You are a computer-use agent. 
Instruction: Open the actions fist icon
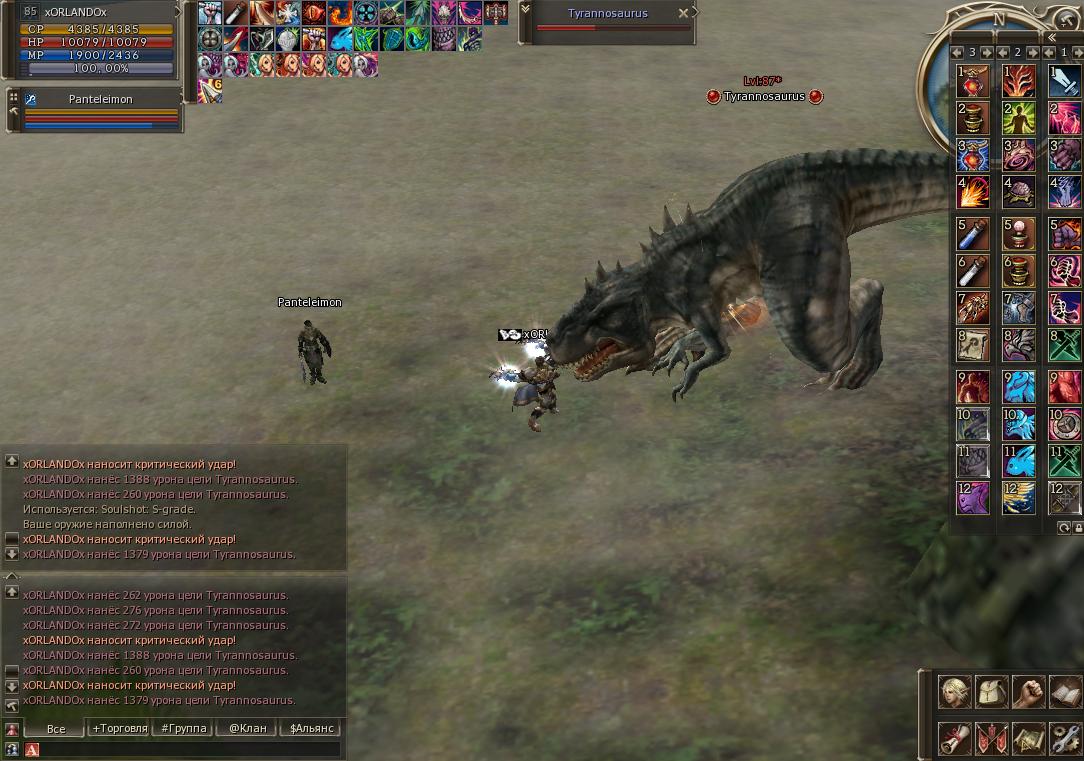pyautogui.click(x=1029, y=692)
